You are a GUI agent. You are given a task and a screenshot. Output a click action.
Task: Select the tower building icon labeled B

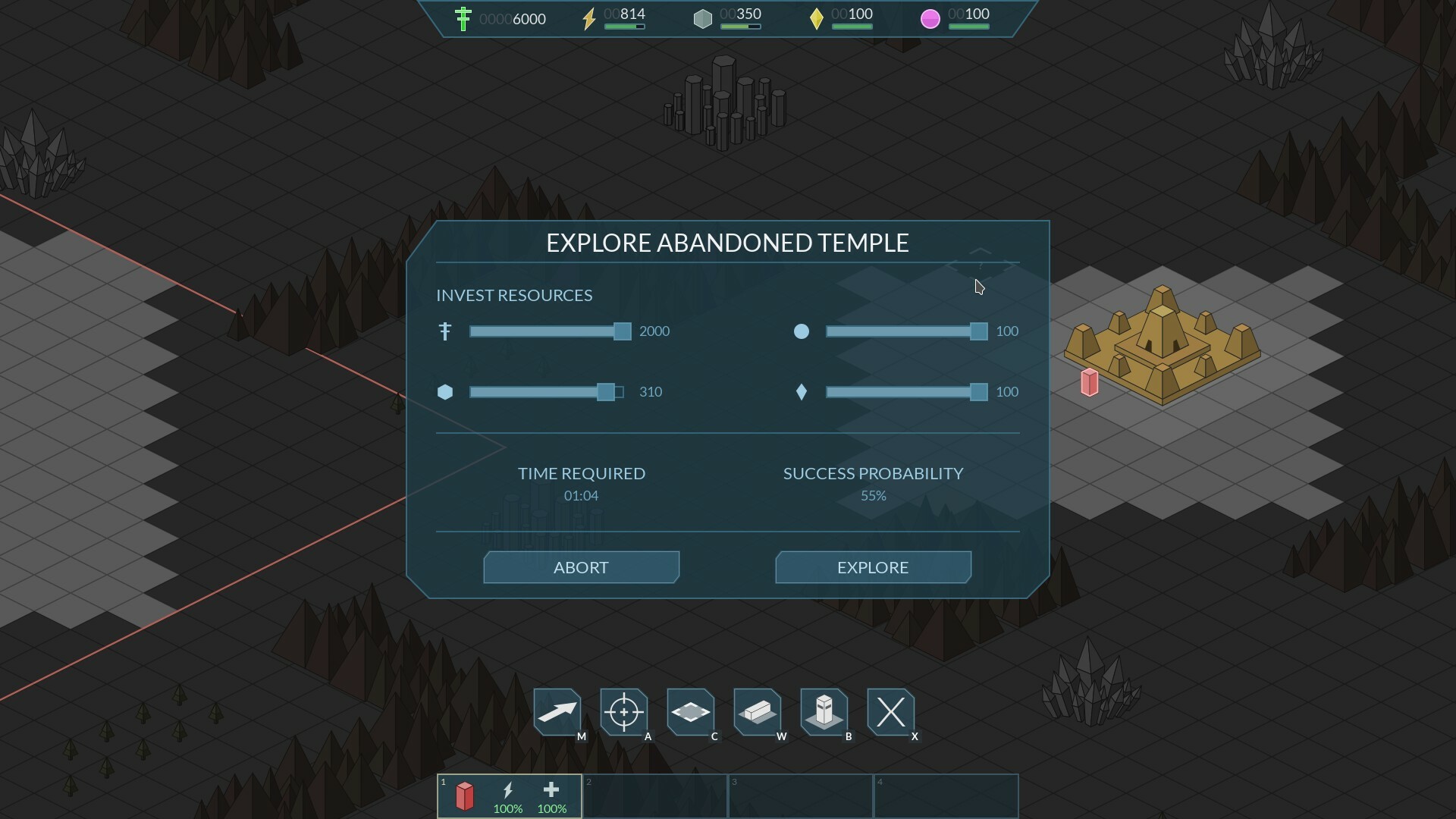click(825, 713)
